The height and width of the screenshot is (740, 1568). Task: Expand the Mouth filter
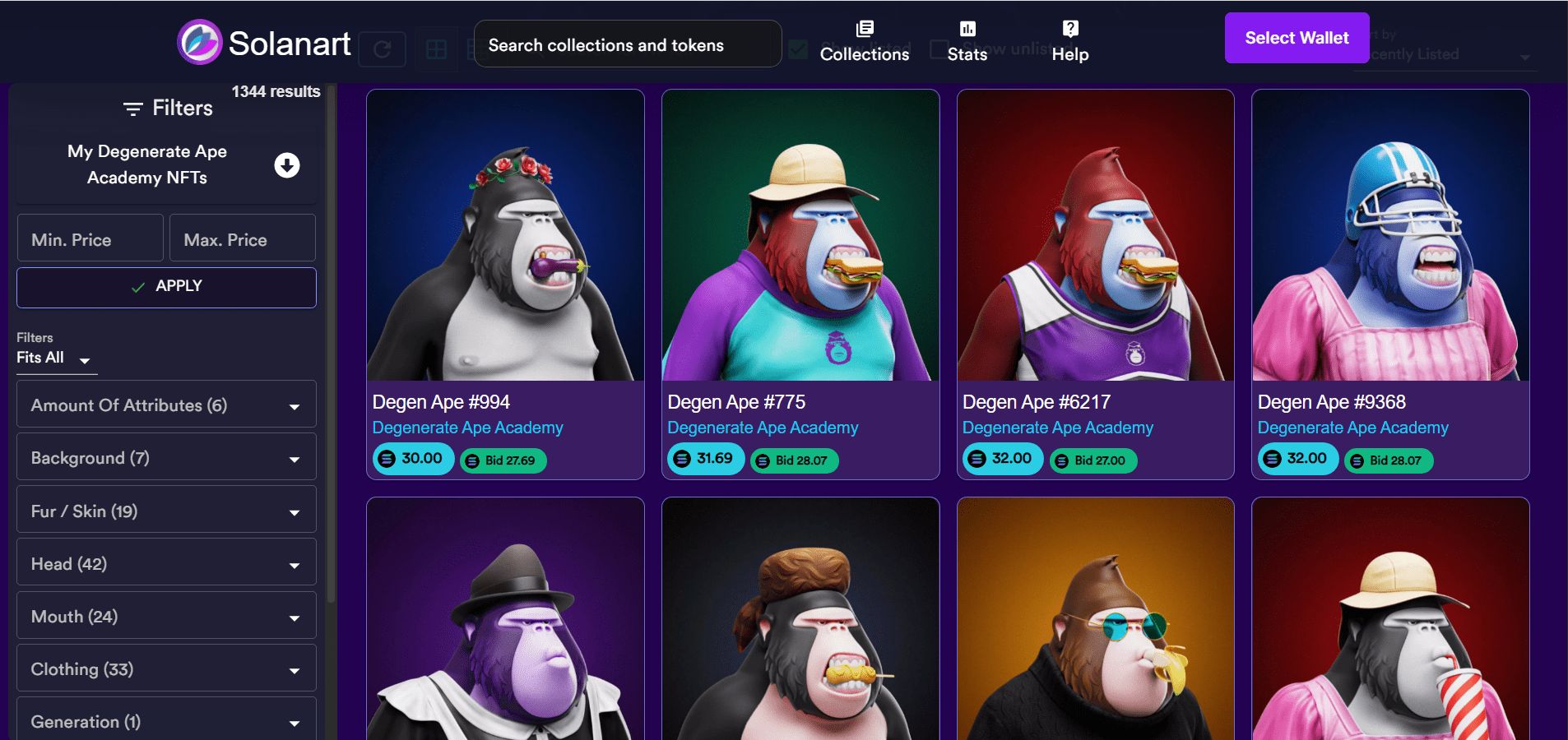click(166, 616)
